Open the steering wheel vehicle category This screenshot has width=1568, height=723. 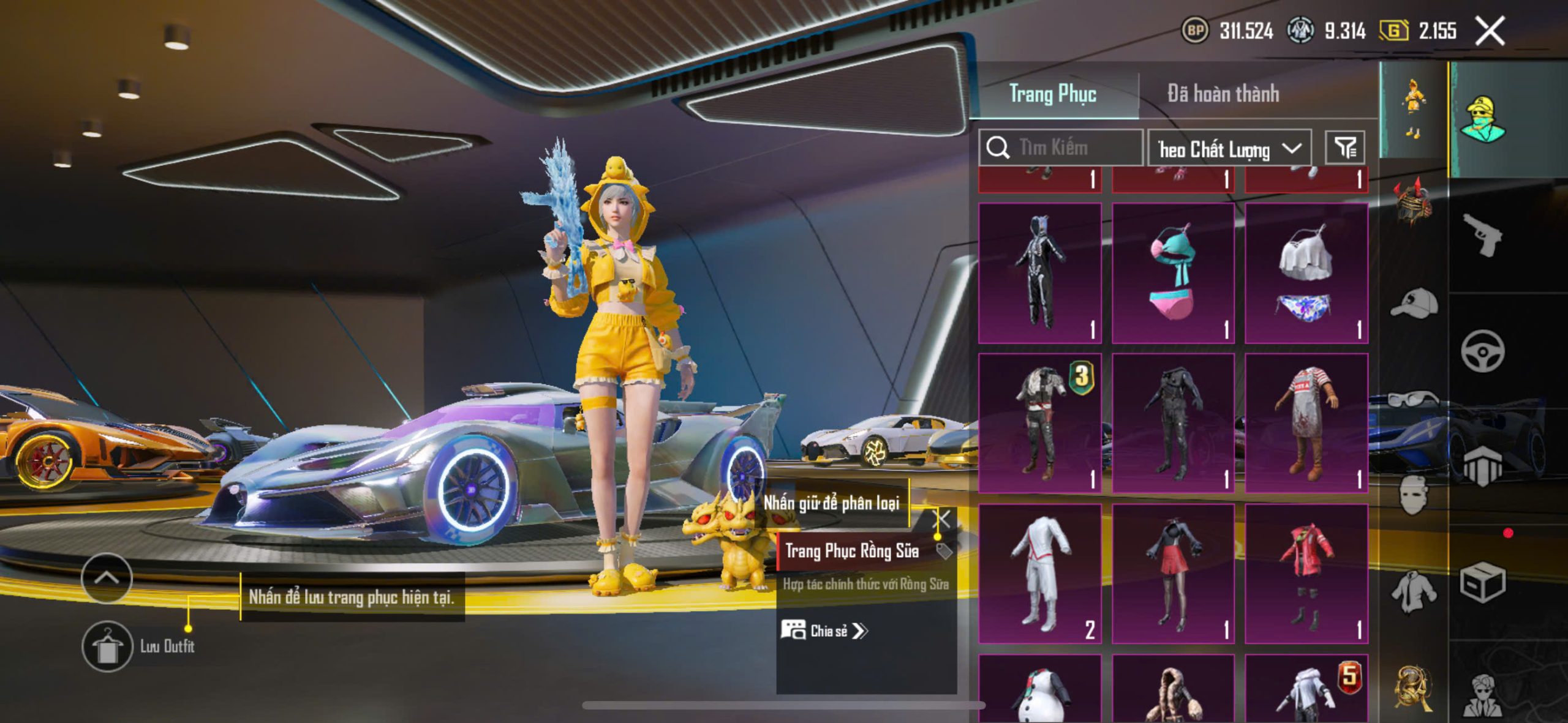[x=1482, y=351]
